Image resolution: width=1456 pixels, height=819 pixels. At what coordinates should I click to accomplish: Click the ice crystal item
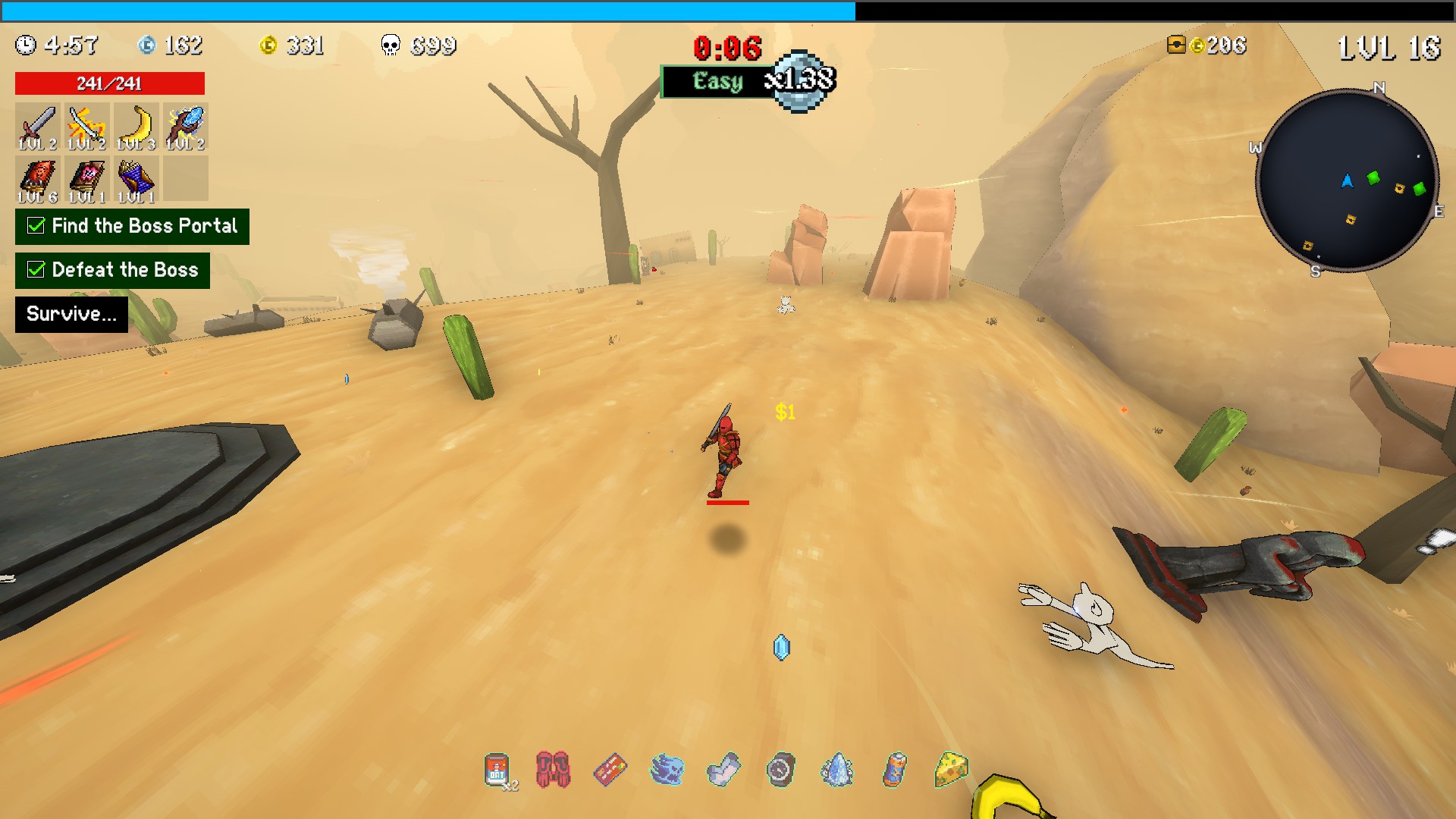pos(838,770)
